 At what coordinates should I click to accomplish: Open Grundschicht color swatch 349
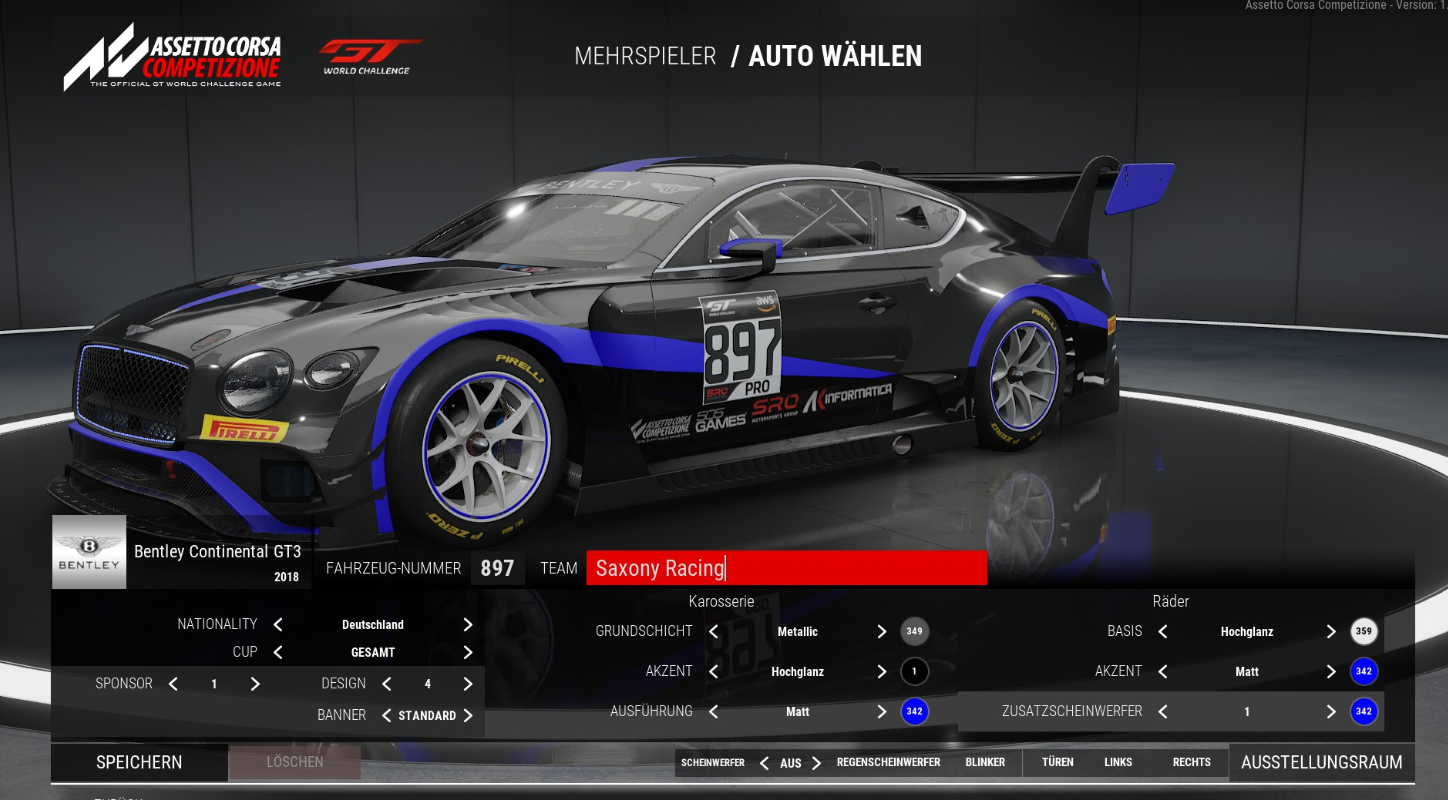[914, 632]
